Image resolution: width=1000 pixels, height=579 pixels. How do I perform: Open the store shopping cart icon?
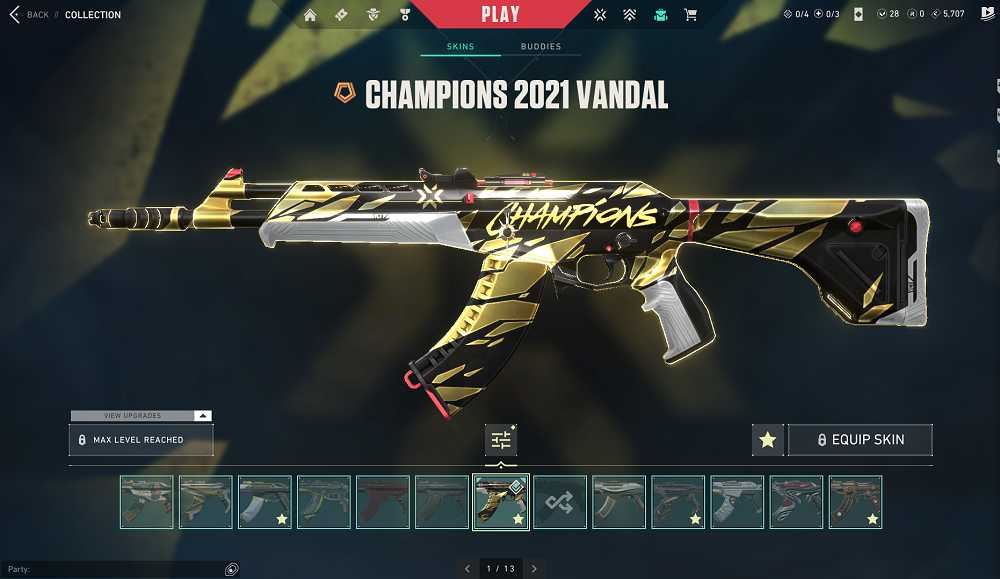pyautogui.click(x=690, y=15)
